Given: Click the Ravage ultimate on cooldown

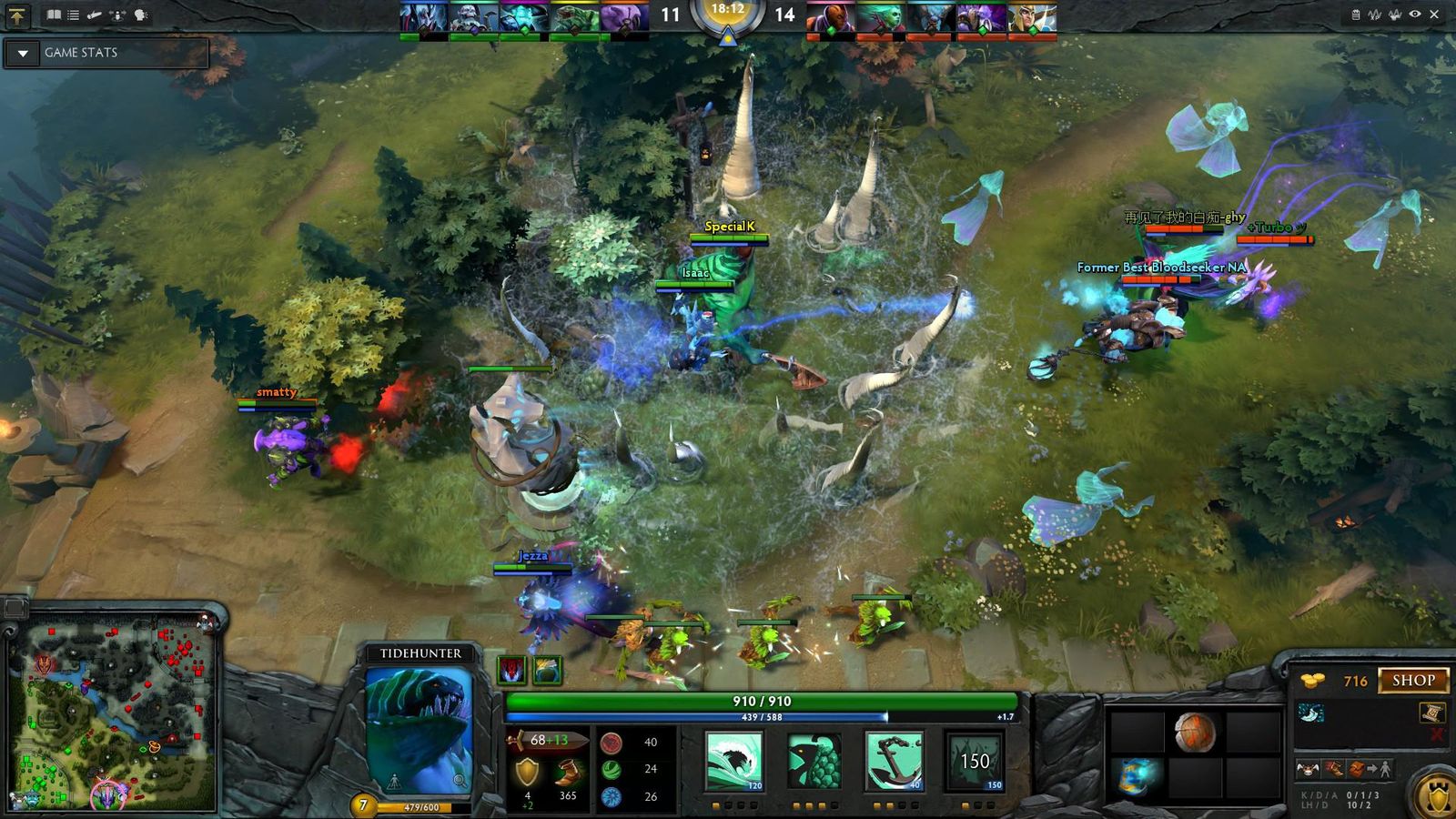Looking at the screenshot, I should [x=974, y=760].
